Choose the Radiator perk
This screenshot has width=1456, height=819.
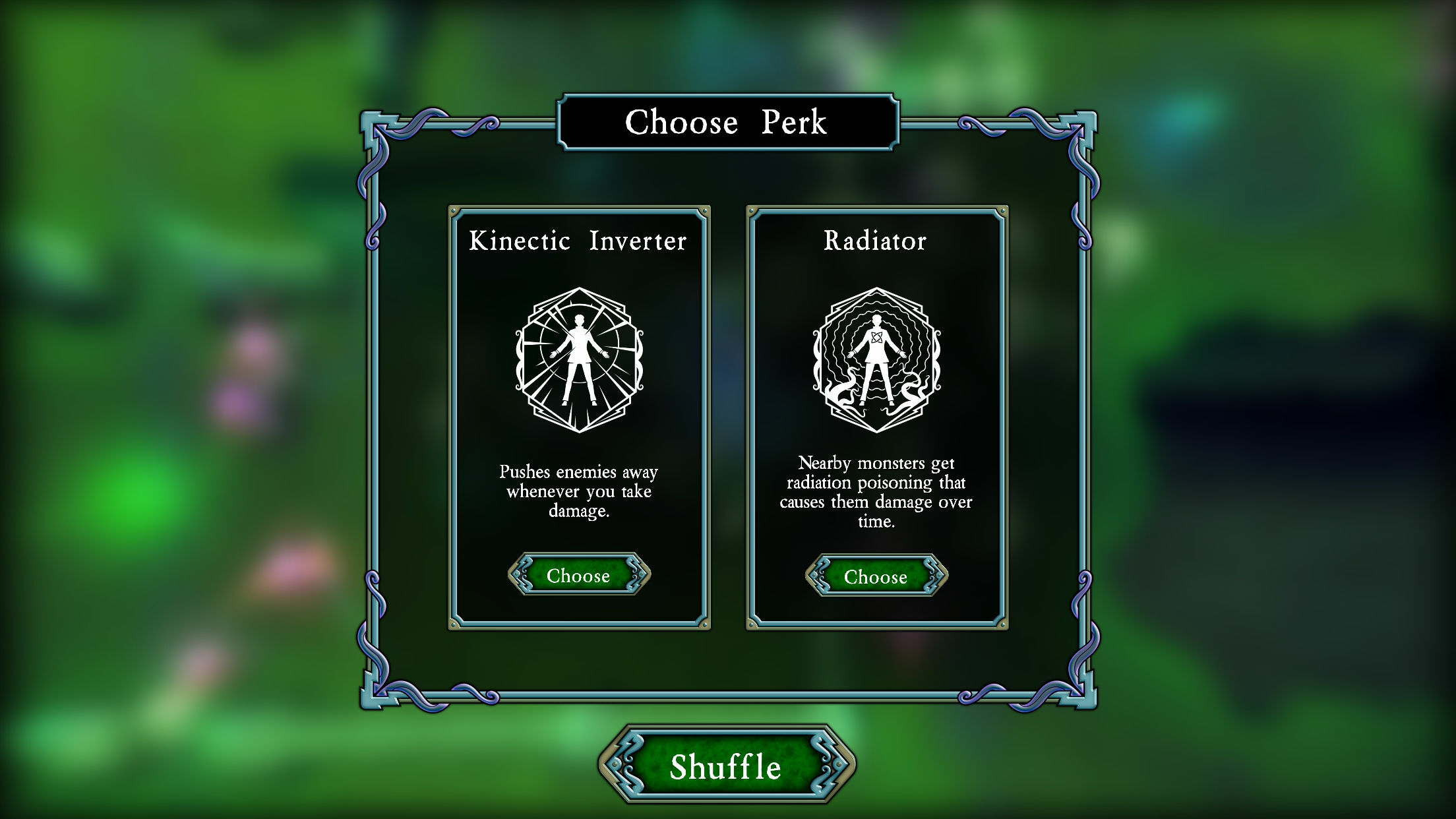tap(876, 576)
